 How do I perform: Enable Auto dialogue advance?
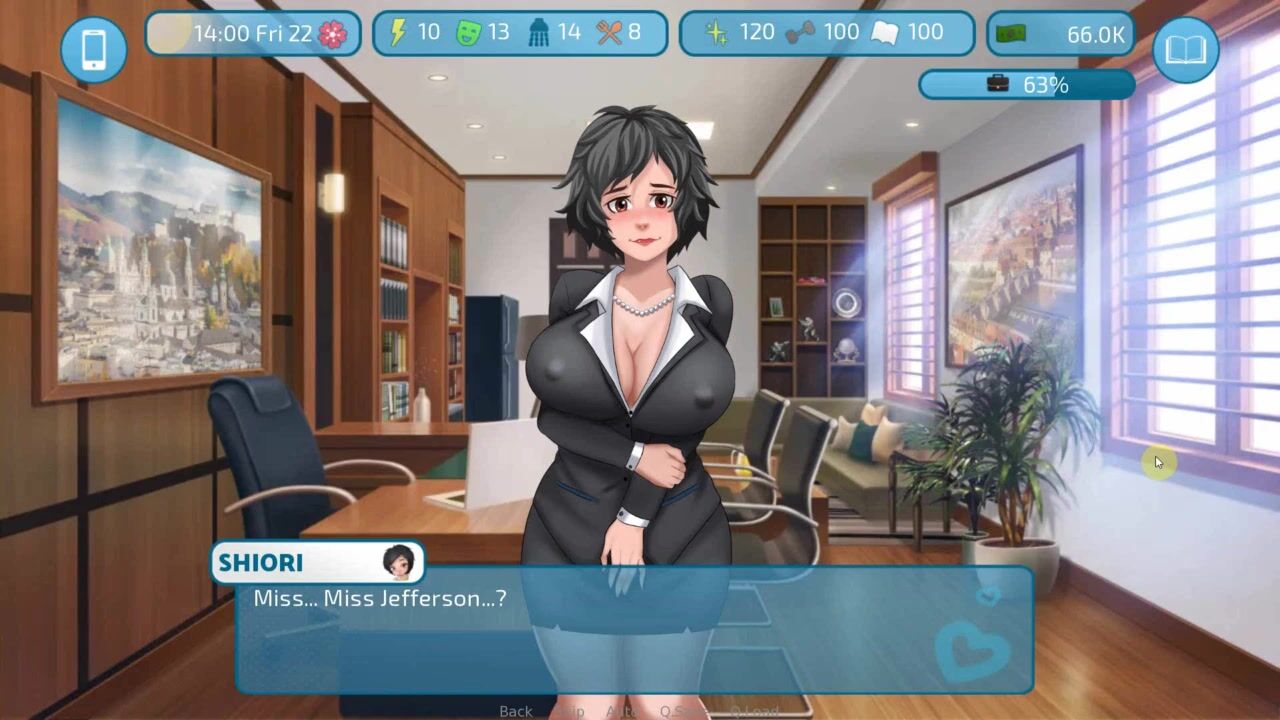622,711
